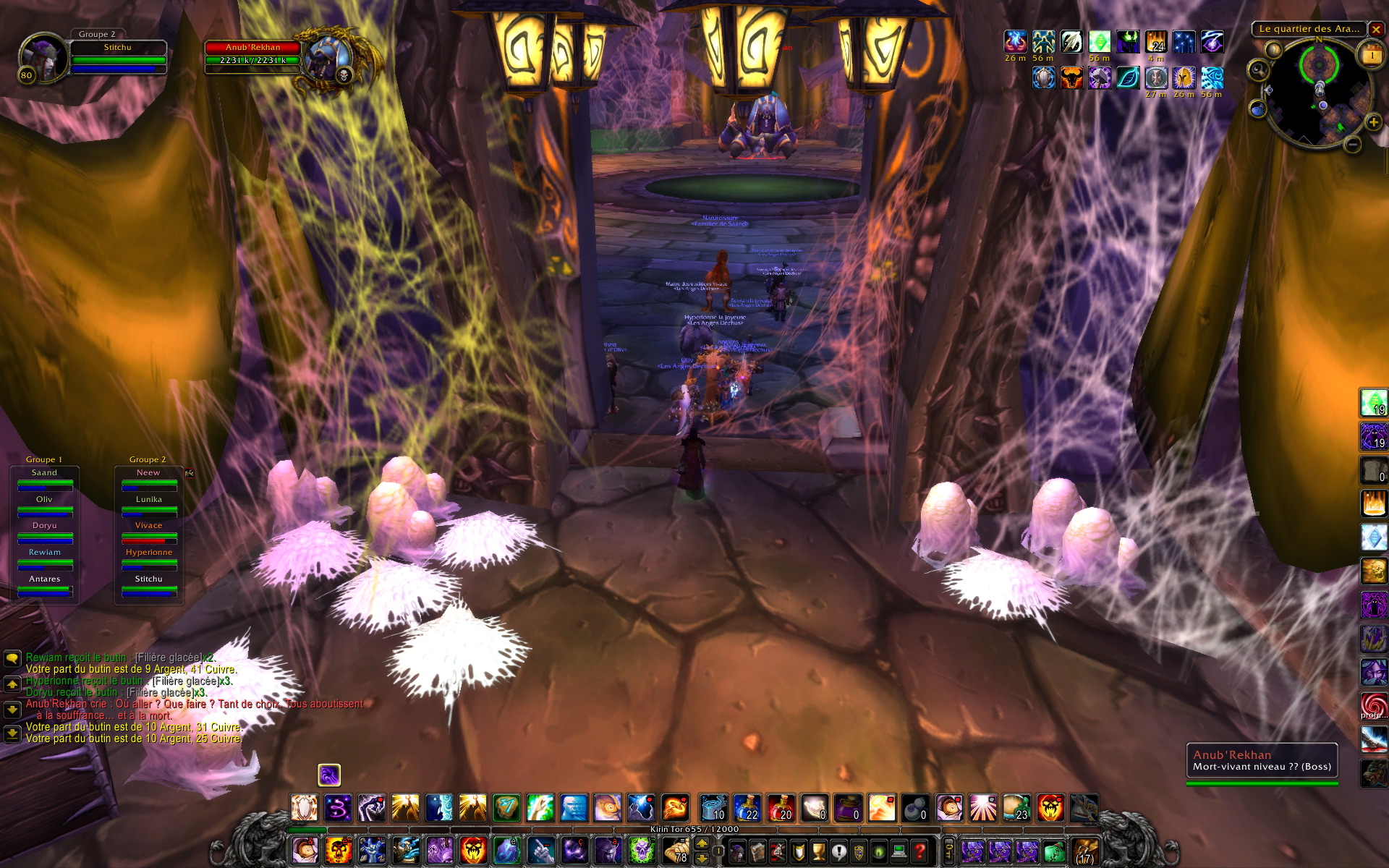Viewport: 1389px width, 868px height.
Task: Open the red question mark help button
Action: tap(919, 851)
